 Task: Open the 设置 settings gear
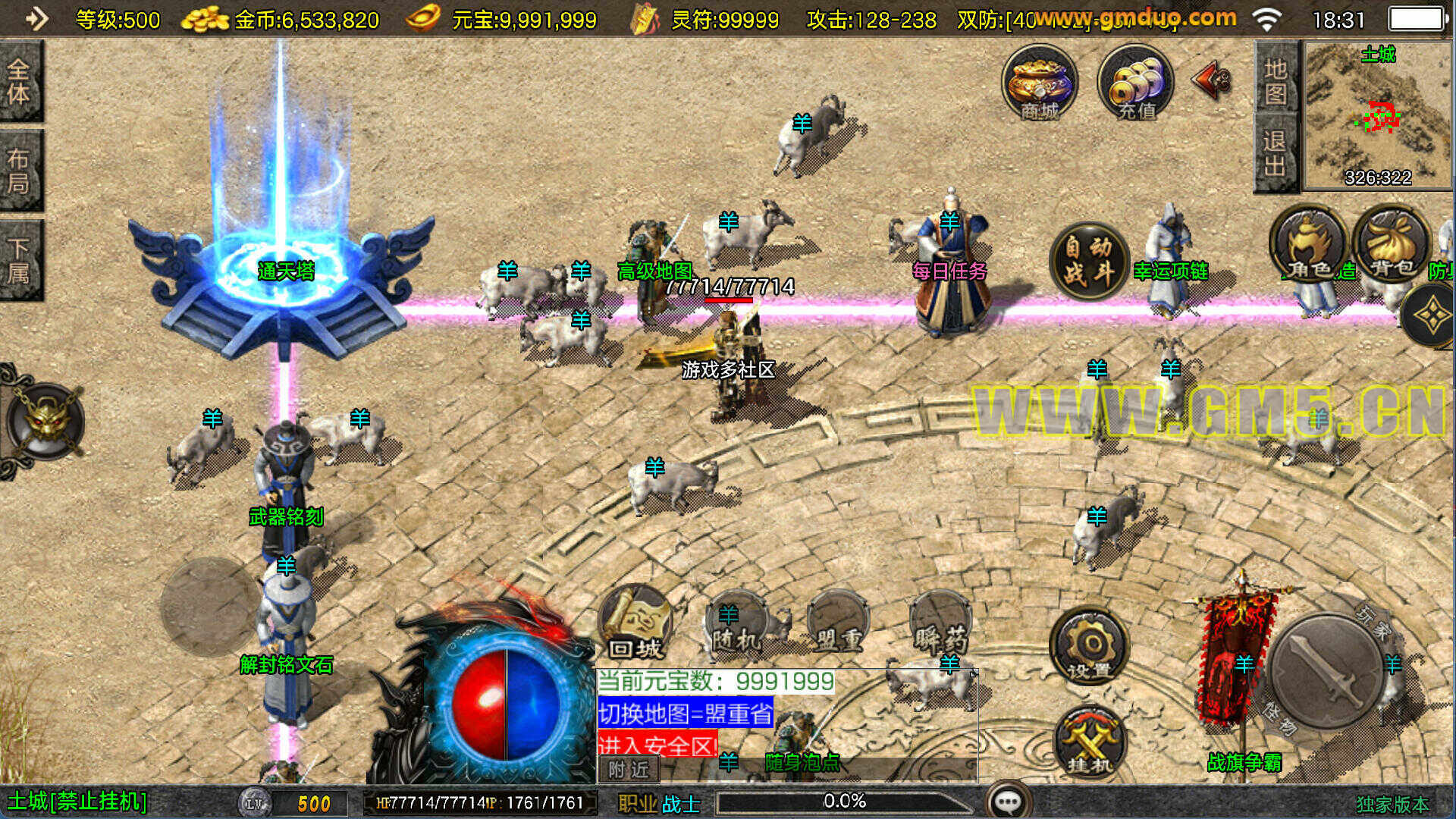coord(1090,646)
